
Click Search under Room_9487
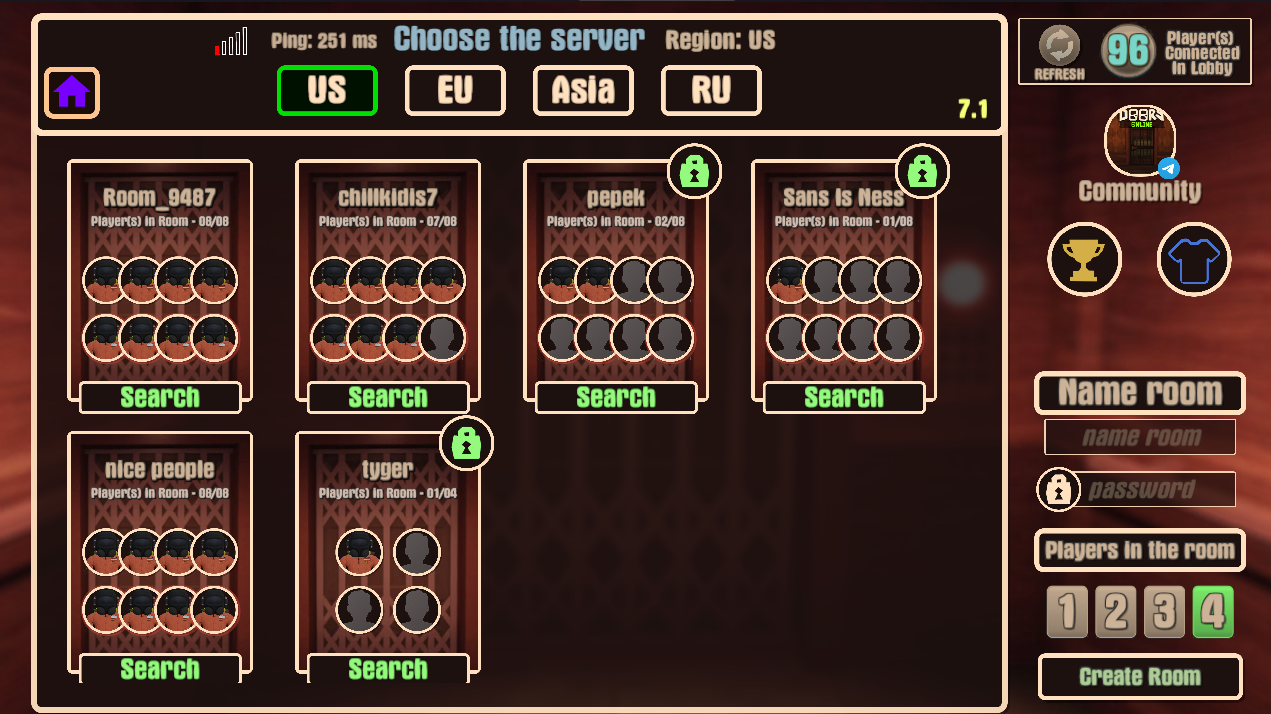[x=160, y=397]
